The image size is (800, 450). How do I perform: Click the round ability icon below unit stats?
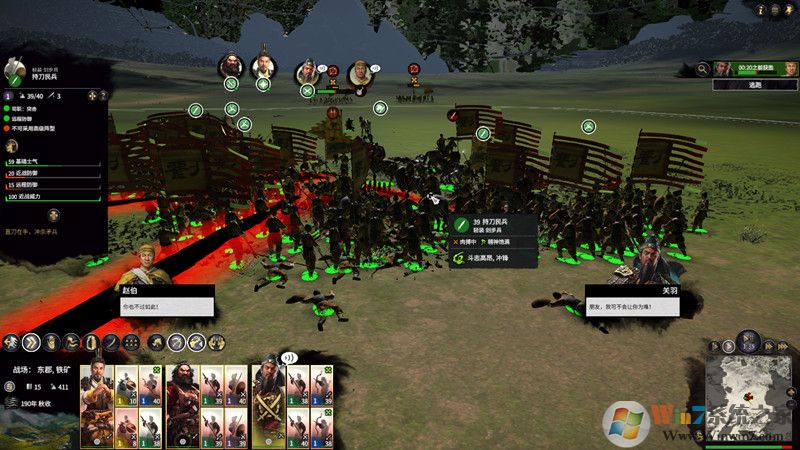pyautogui.click(x=53, y=215)
